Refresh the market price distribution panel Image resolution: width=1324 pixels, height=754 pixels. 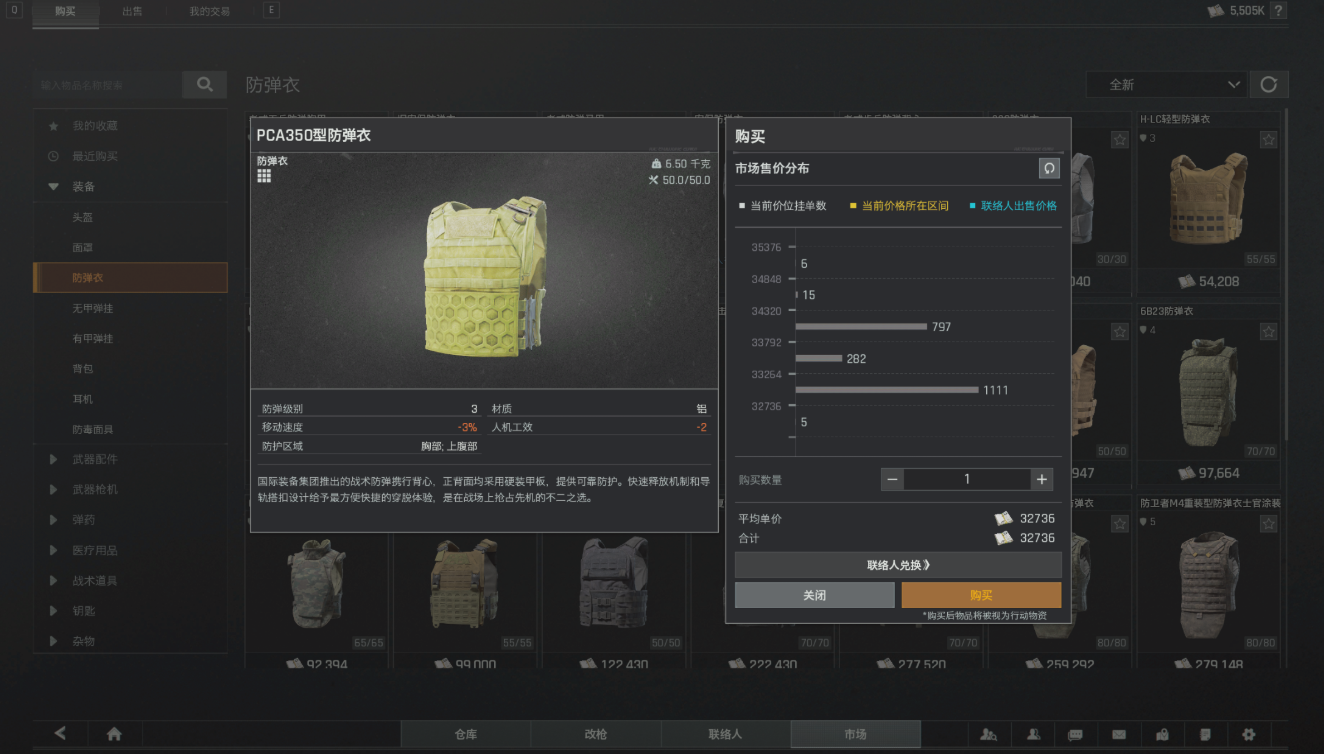coord(1048,168)
